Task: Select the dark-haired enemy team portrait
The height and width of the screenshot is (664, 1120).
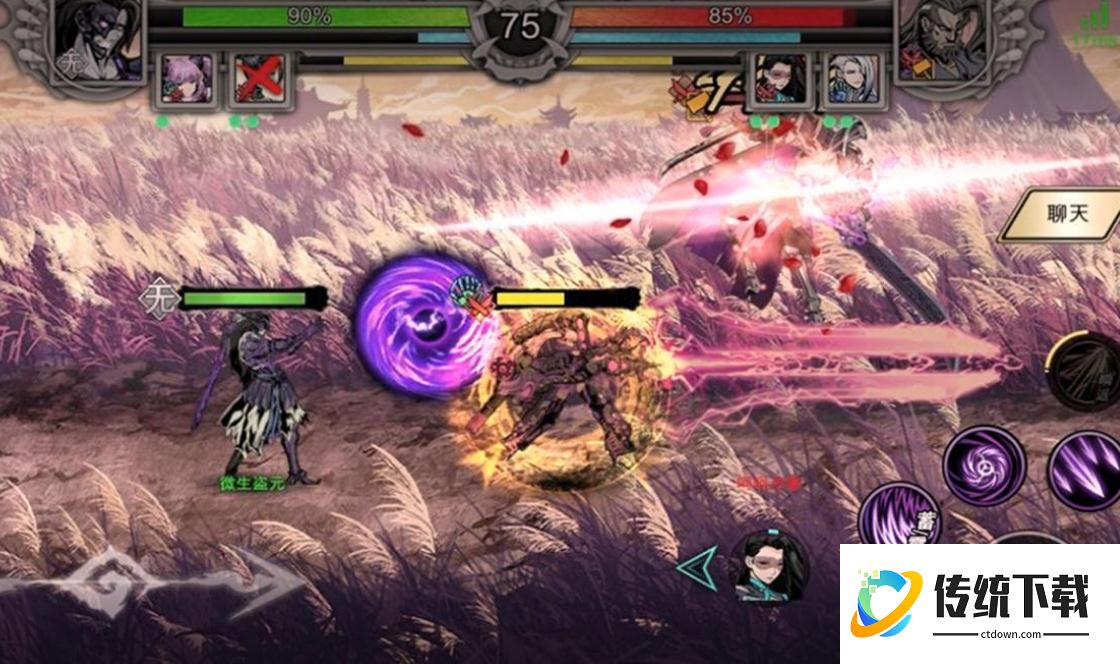Action: tap(780, 80)
